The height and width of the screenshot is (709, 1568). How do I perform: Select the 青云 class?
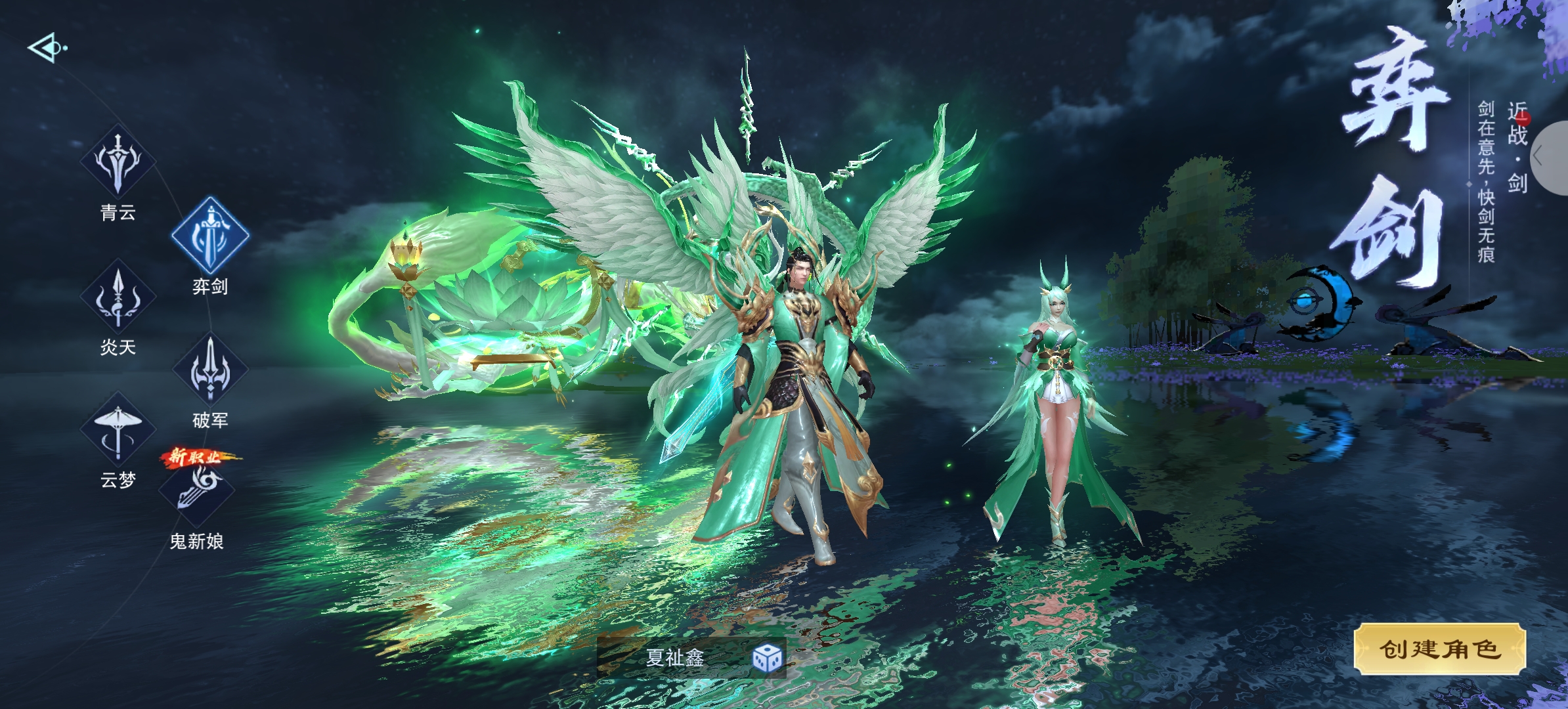(x=118, y=162)
